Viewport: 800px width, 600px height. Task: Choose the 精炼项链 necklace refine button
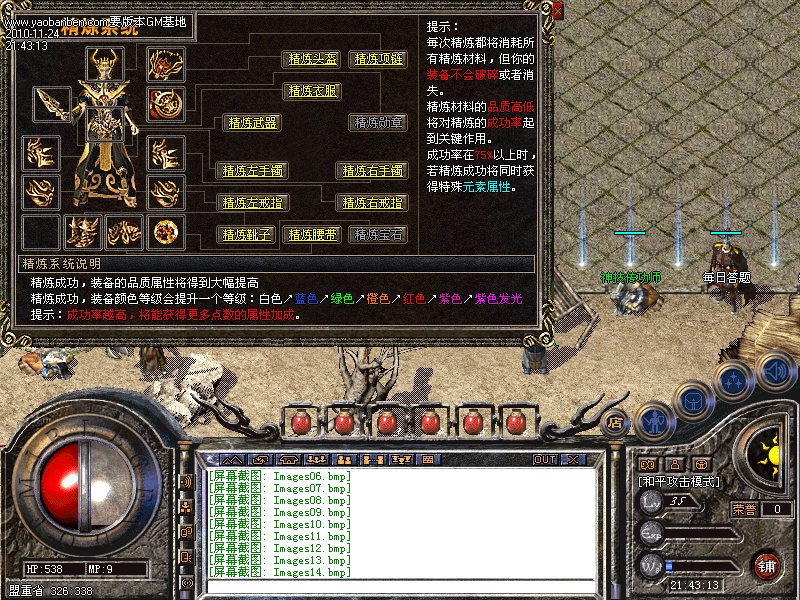coord(377,59)
